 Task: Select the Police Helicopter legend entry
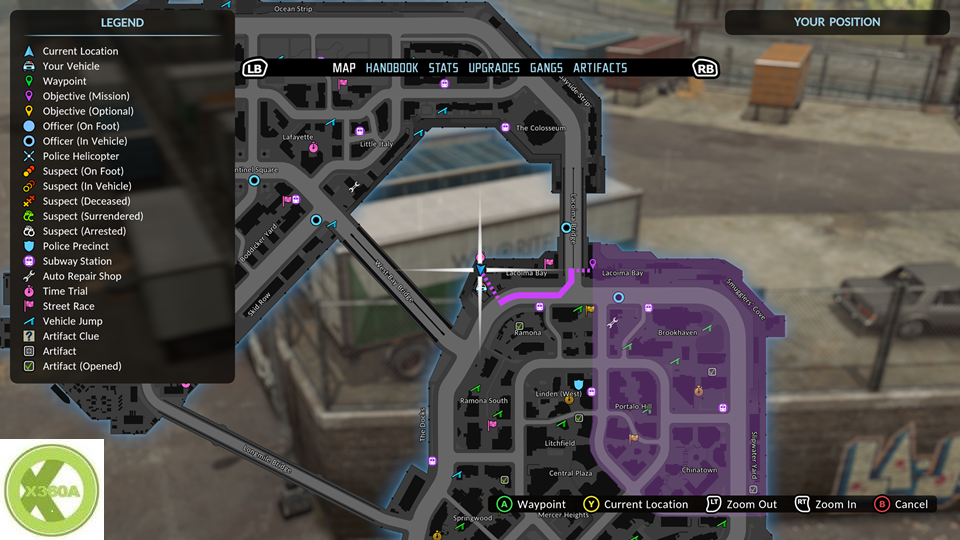80,156
